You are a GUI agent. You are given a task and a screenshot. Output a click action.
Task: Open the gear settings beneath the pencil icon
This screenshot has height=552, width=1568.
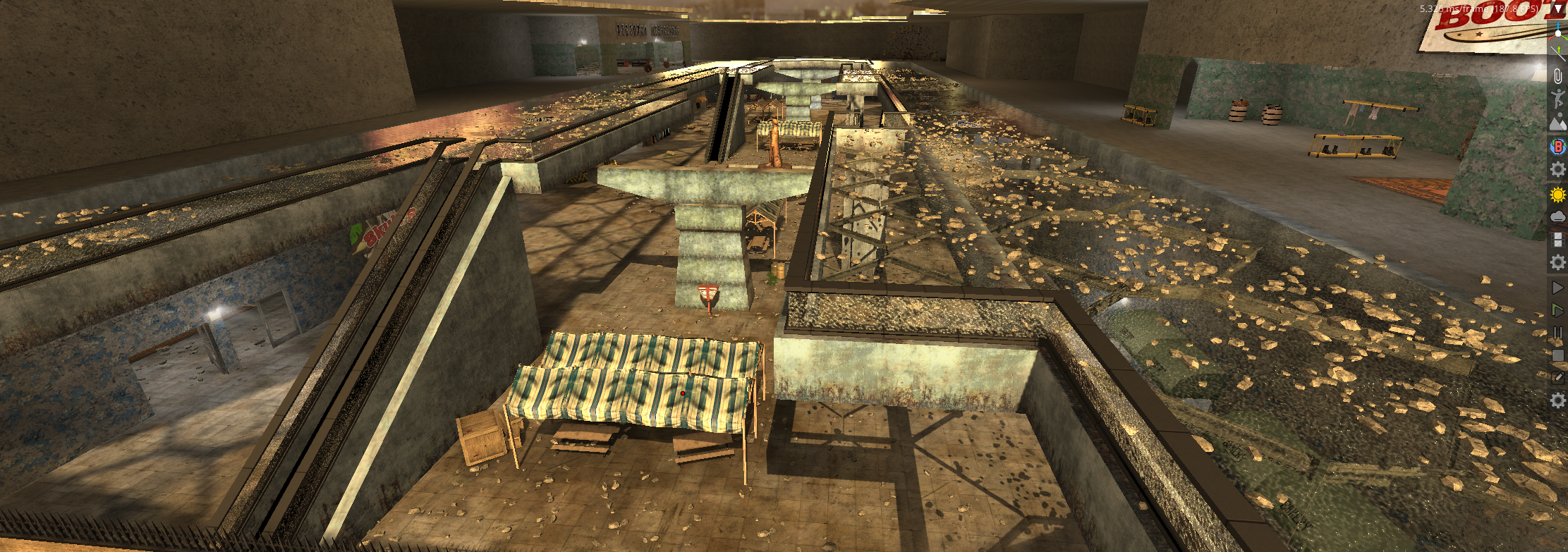1558,400
